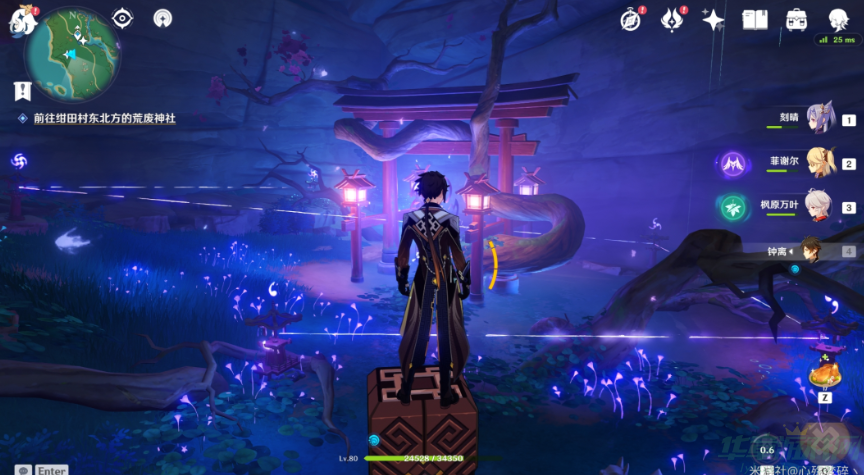The image size is (864, 475).
Task: Open the wish star icon
Action: click(713, 20)
